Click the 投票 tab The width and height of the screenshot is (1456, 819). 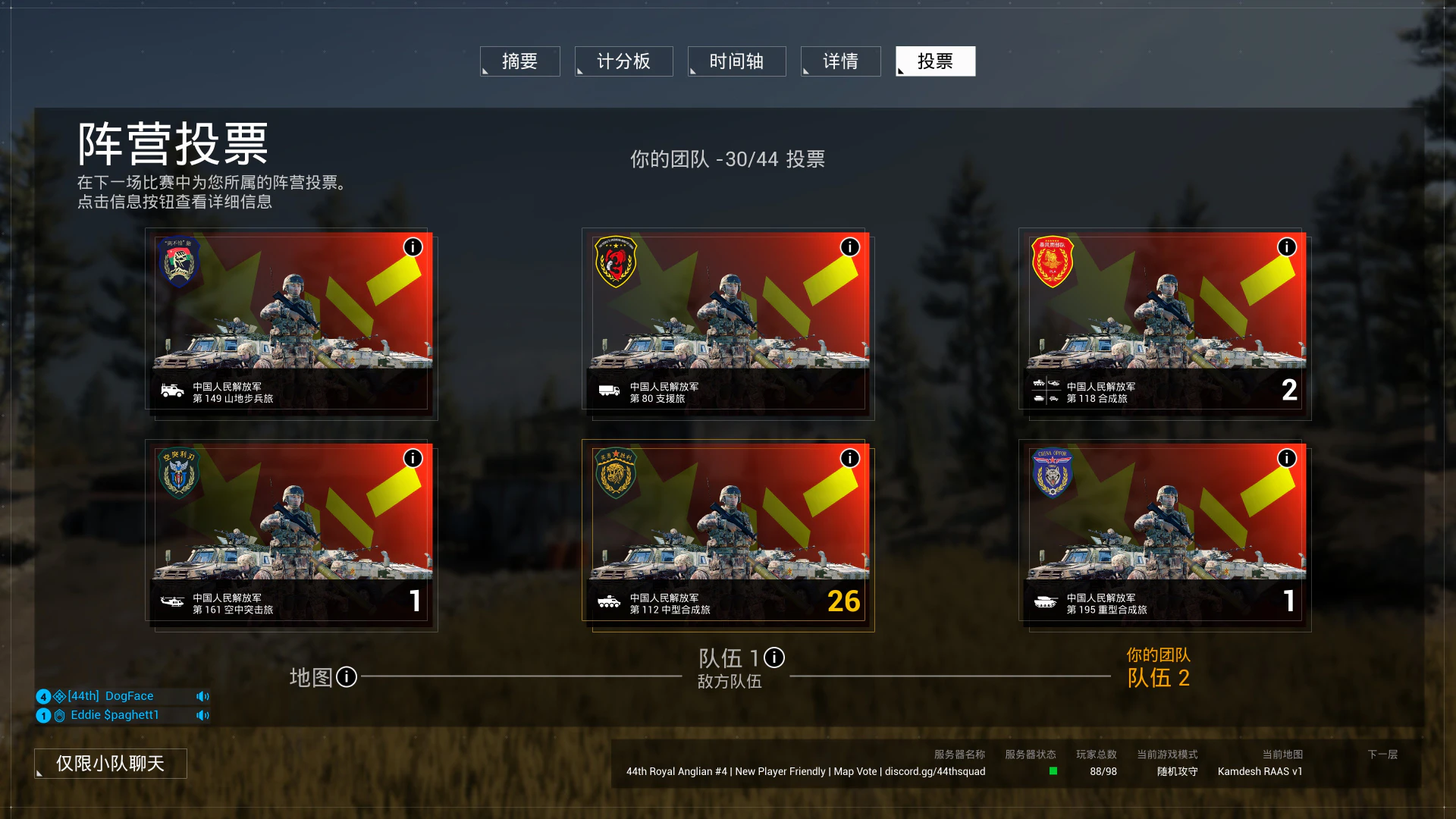pyautogui.click(x=935, y=61)
